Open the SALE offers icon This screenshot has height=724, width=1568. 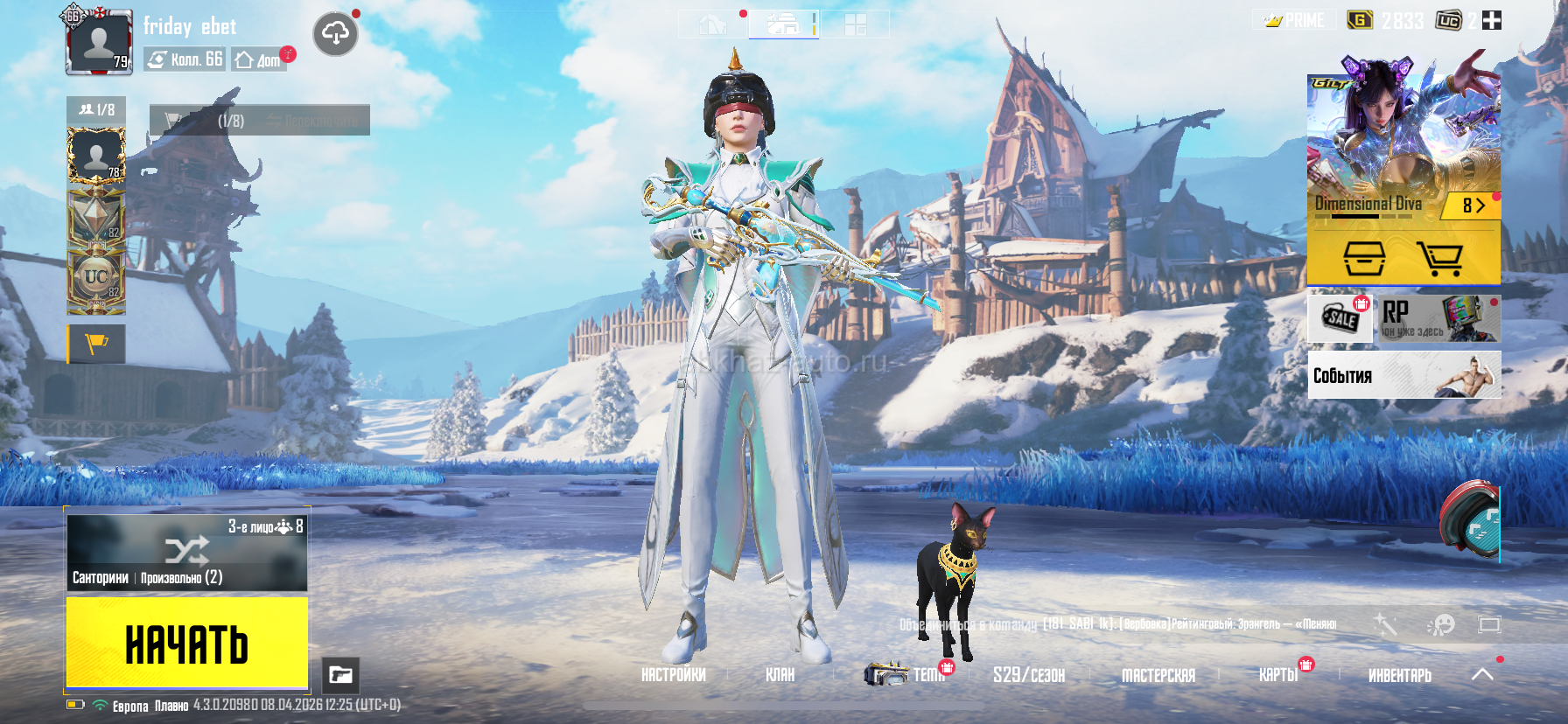pyautogui.click(x=1340, y=317)
